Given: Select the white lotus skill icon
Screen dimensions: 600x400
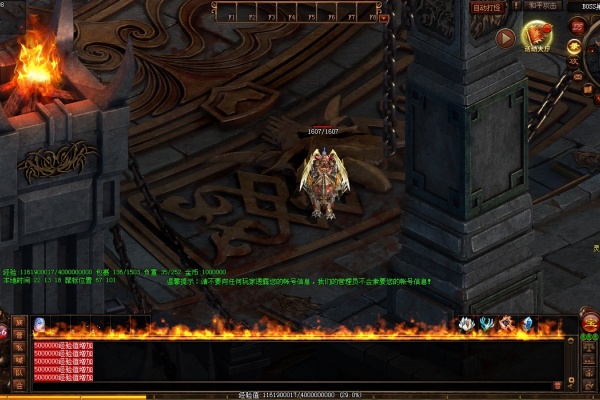Looking at the screenshot, I should point(465,323).
